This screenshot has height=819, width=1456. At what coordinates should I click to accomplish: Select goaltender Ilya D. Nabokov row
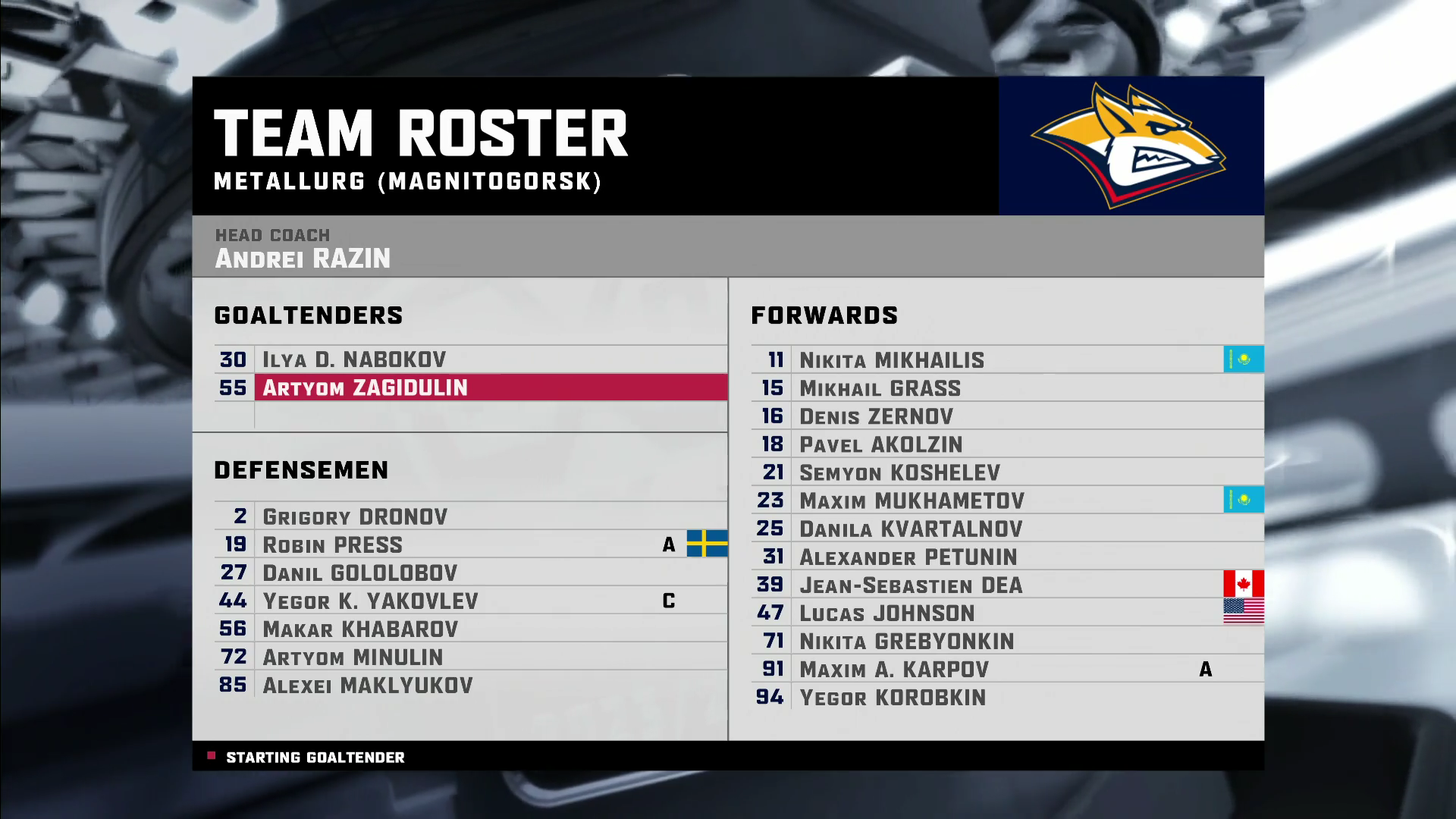(x=354, y=359)
